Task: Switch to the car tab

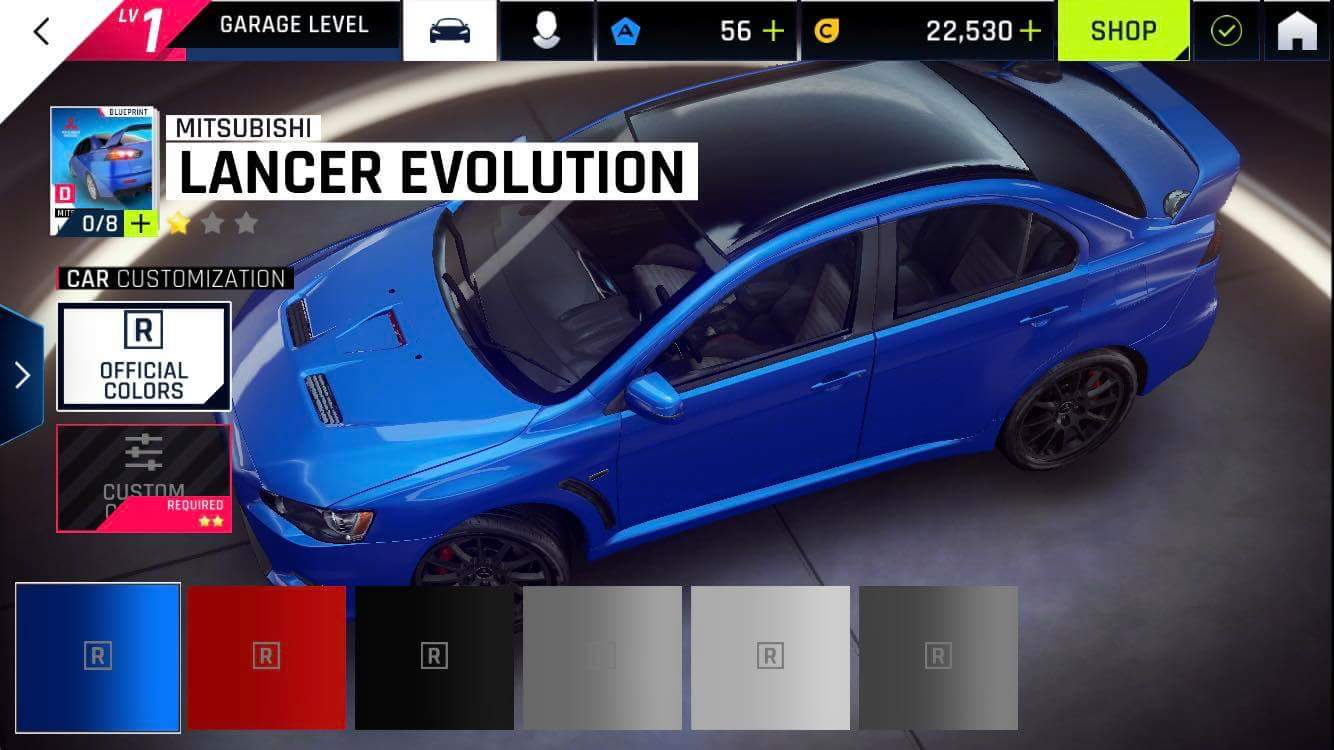Action: click(x=450, y=31)
